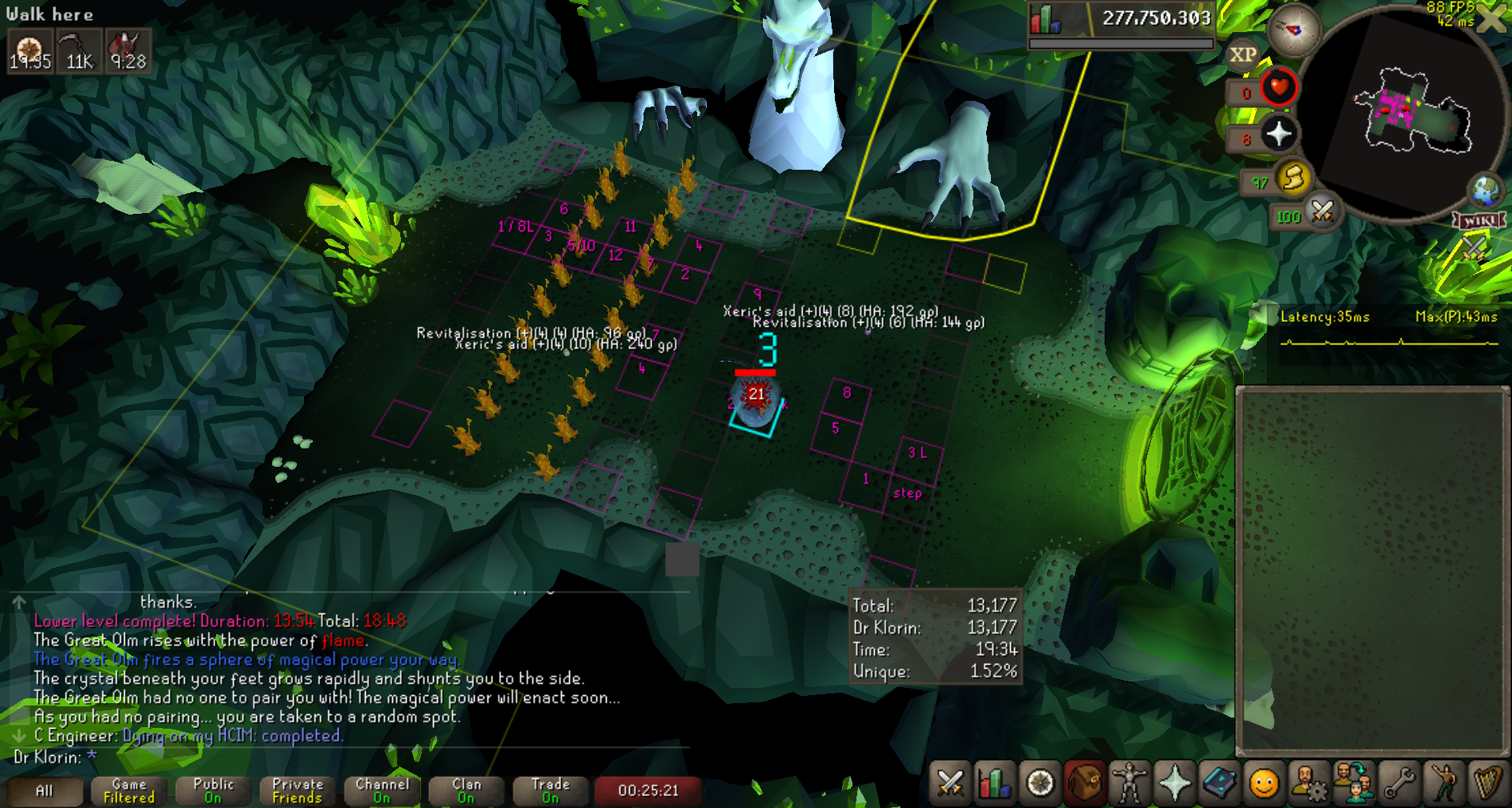
Task: Open the Skills tab with bar-chart icon
Action: [x=995, y=782]
